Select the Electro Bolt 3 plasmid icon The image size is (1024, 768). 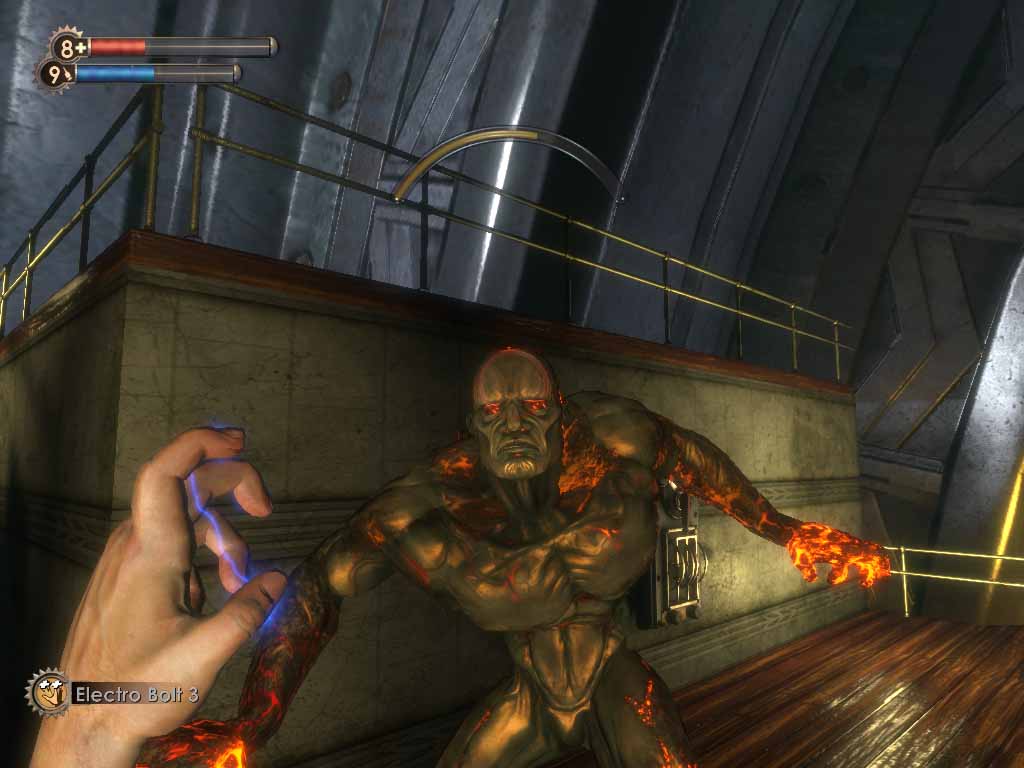47,691
